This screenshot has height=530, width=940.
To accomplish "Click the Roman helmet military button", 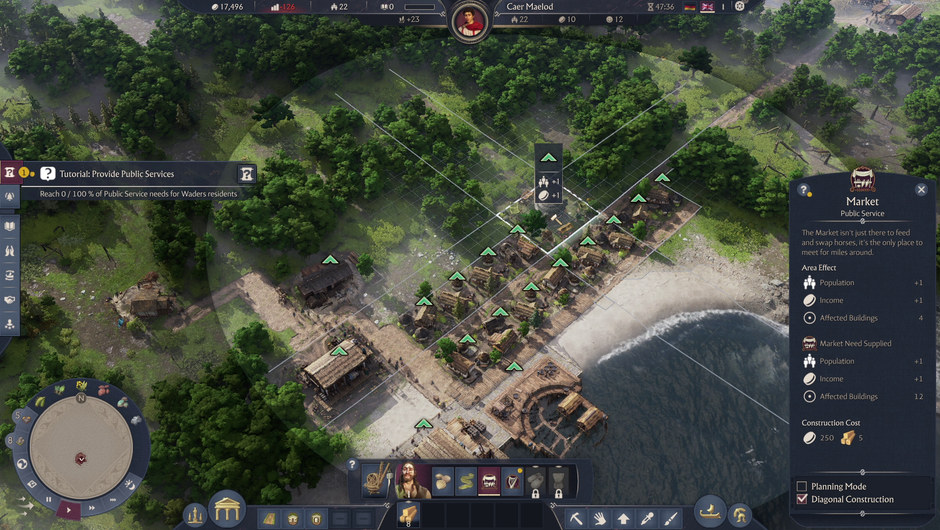I will pyautogui.click(x=739, y=515).
